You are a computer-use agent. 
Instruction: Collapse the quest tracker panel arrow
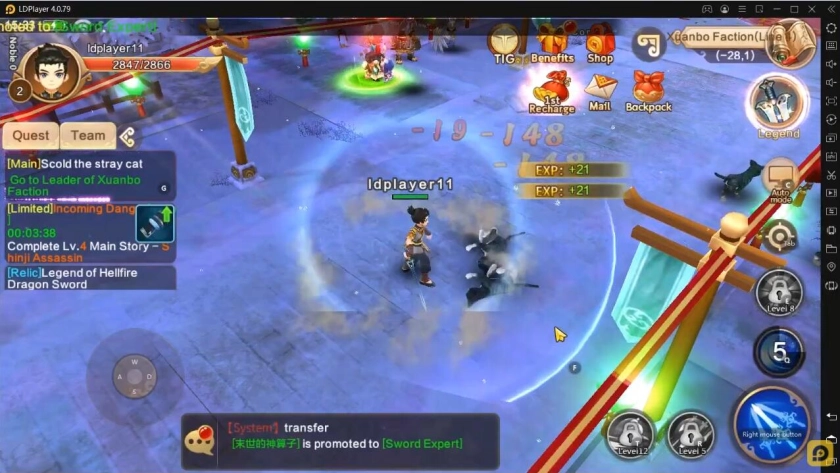[127, 137]
